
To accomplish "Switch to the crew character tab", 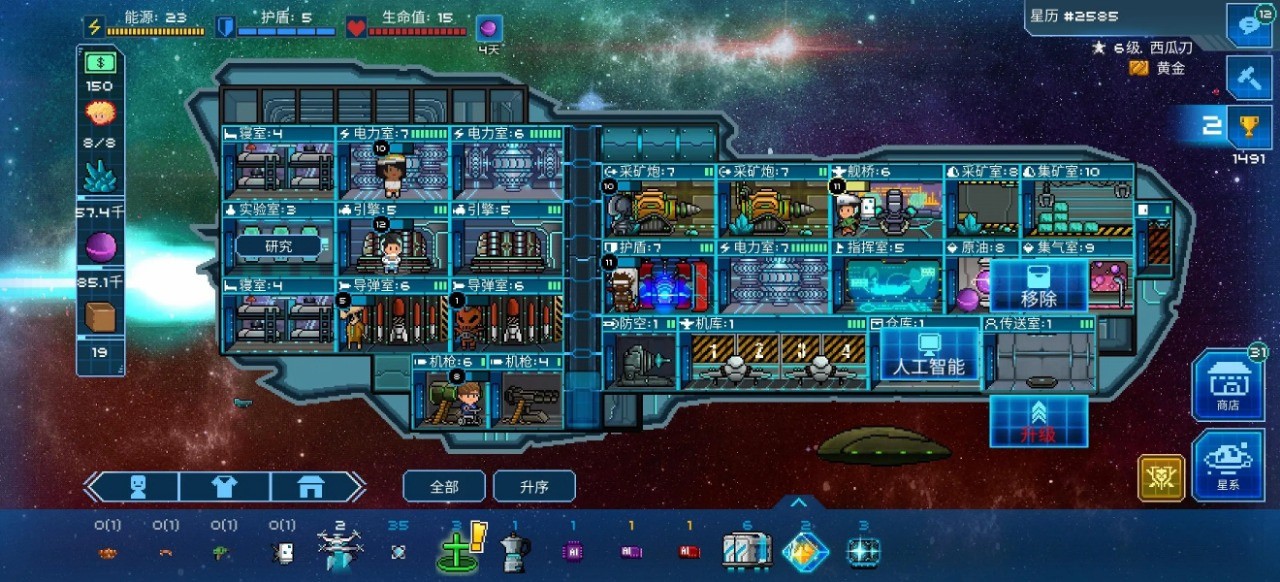I will 139,487.
